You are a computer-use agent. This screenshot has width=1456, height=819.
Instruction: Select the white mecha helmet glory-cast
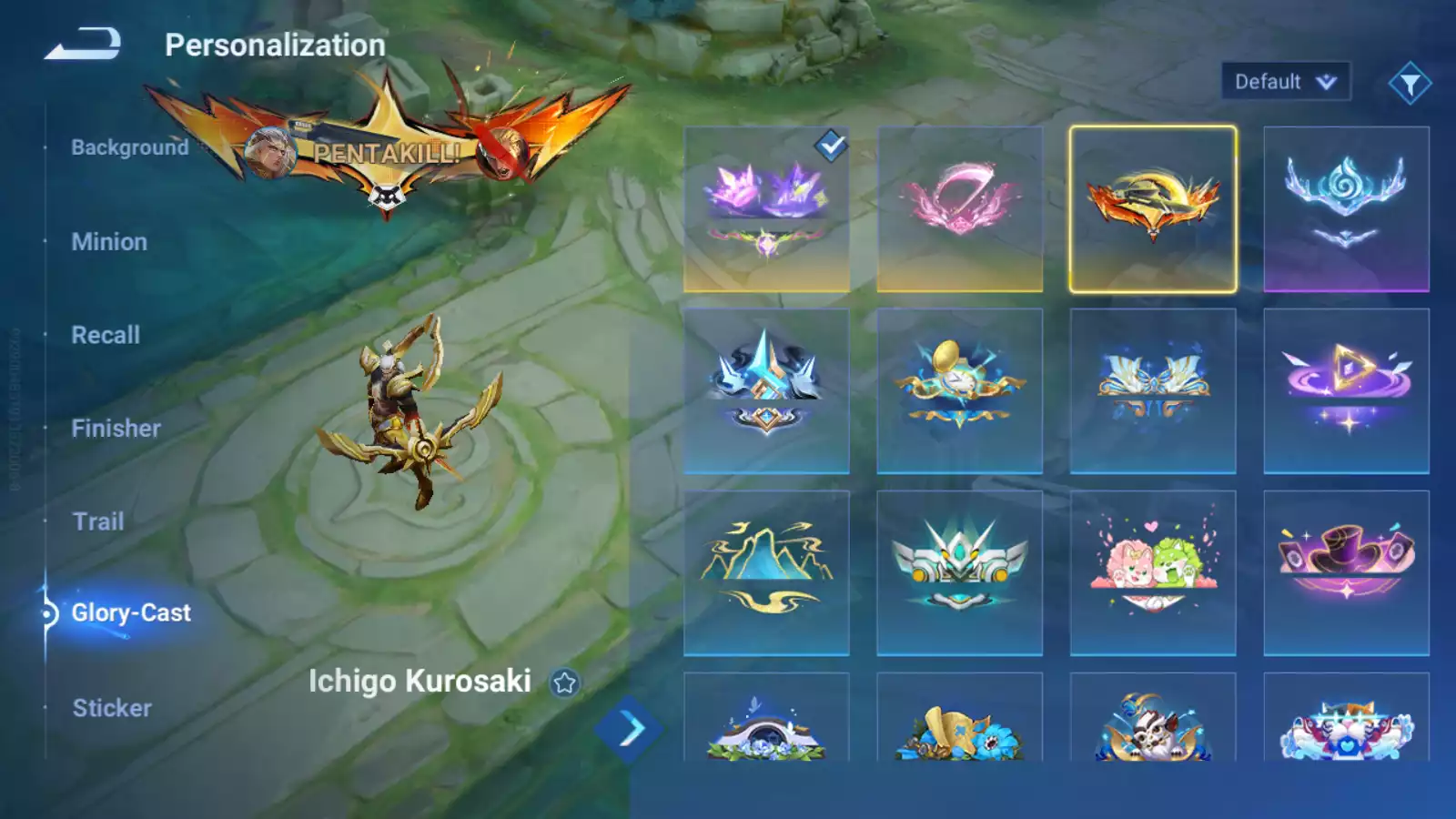(959, 573)
